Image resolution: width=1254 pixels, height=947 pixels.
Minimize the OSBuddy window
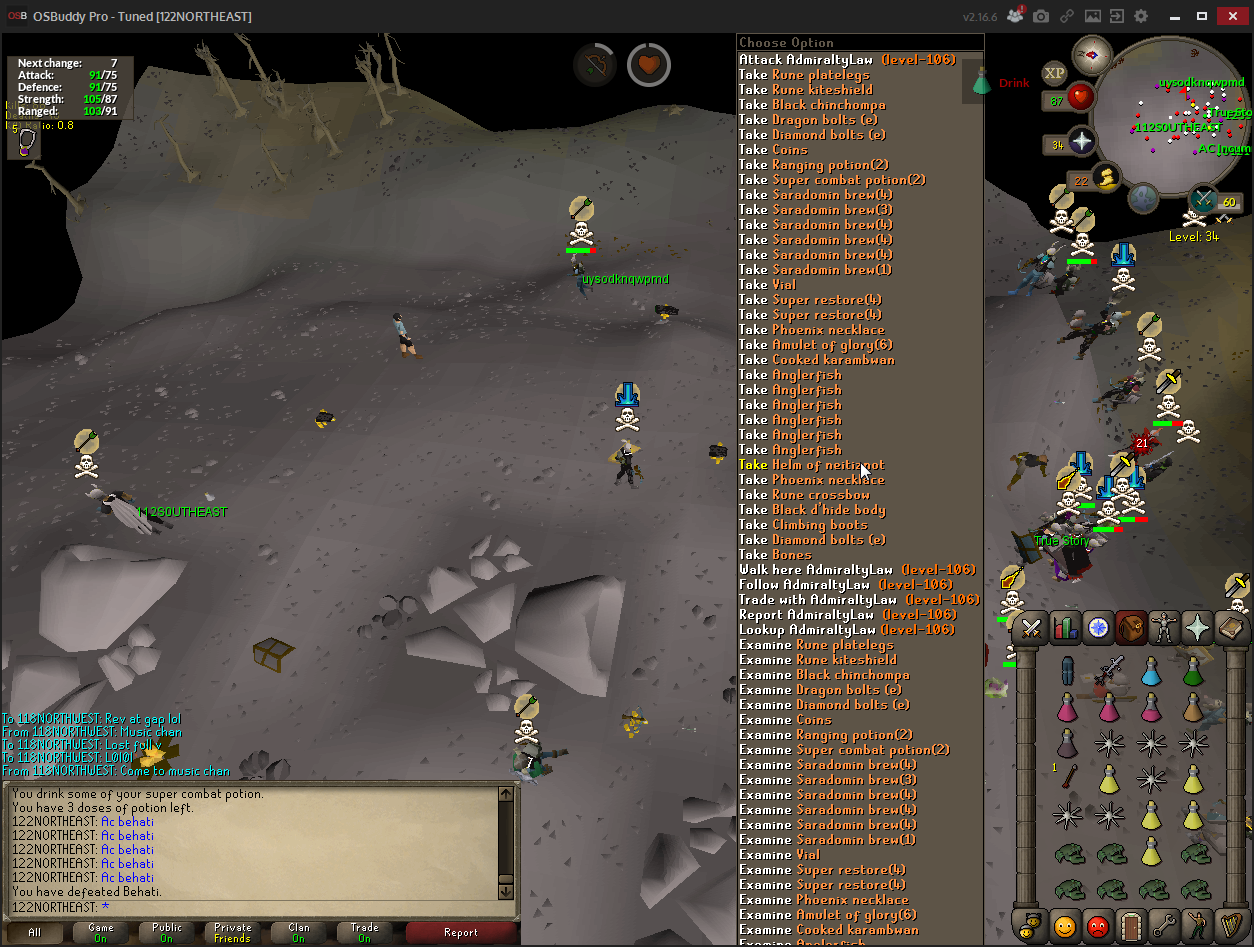tap(1174, 16)
